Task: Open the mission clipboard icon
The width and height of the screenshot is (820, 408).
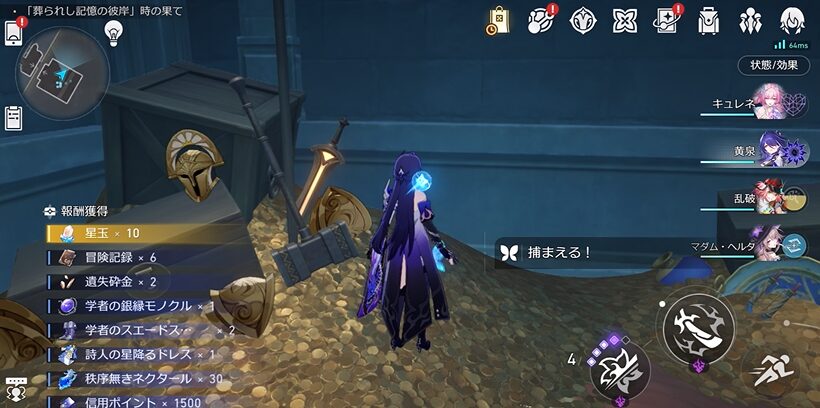Action: click(x=14, y=118)
